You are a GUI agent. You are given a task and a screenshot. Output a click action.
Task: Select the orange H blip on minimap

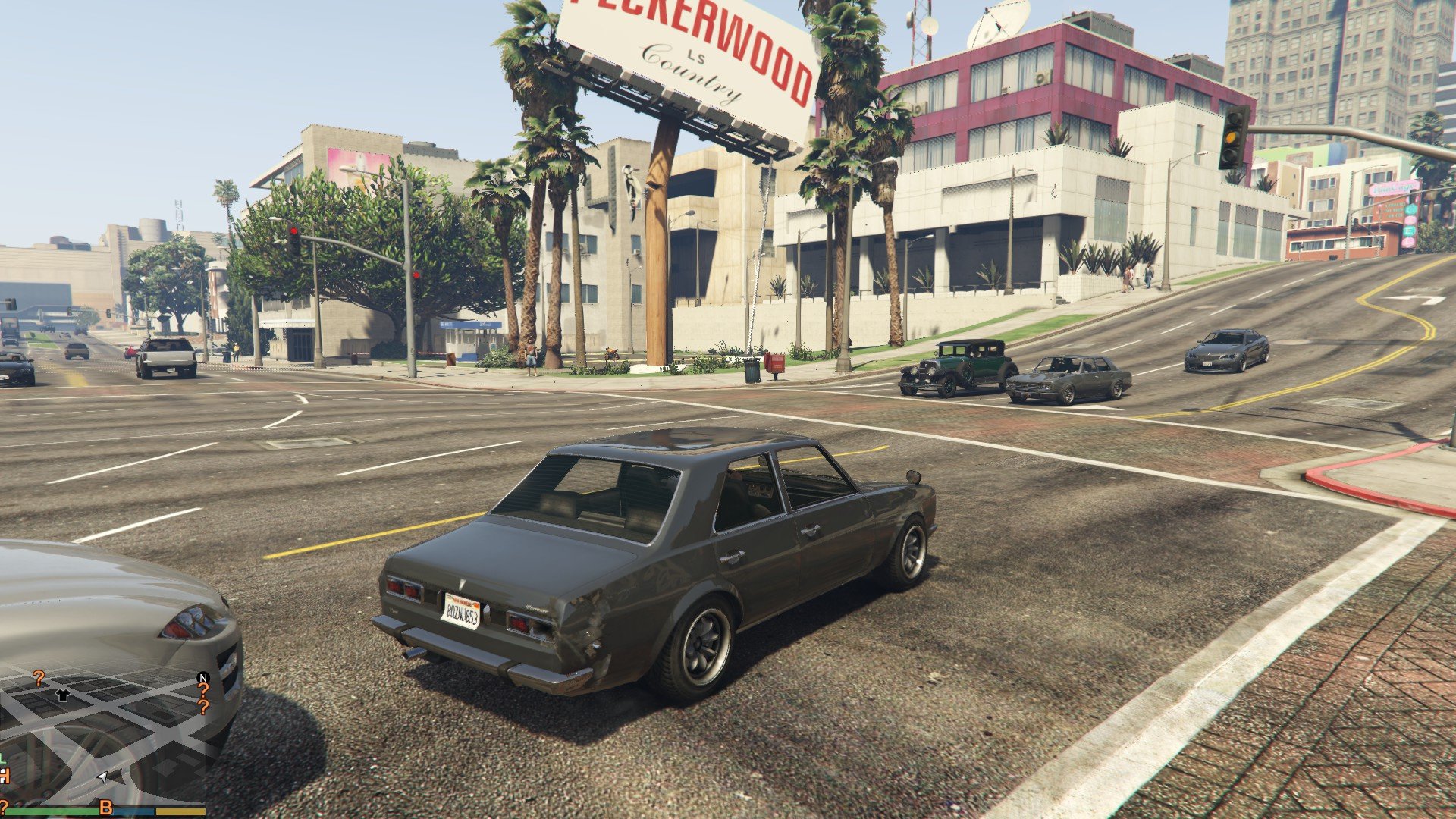(4, 776)
